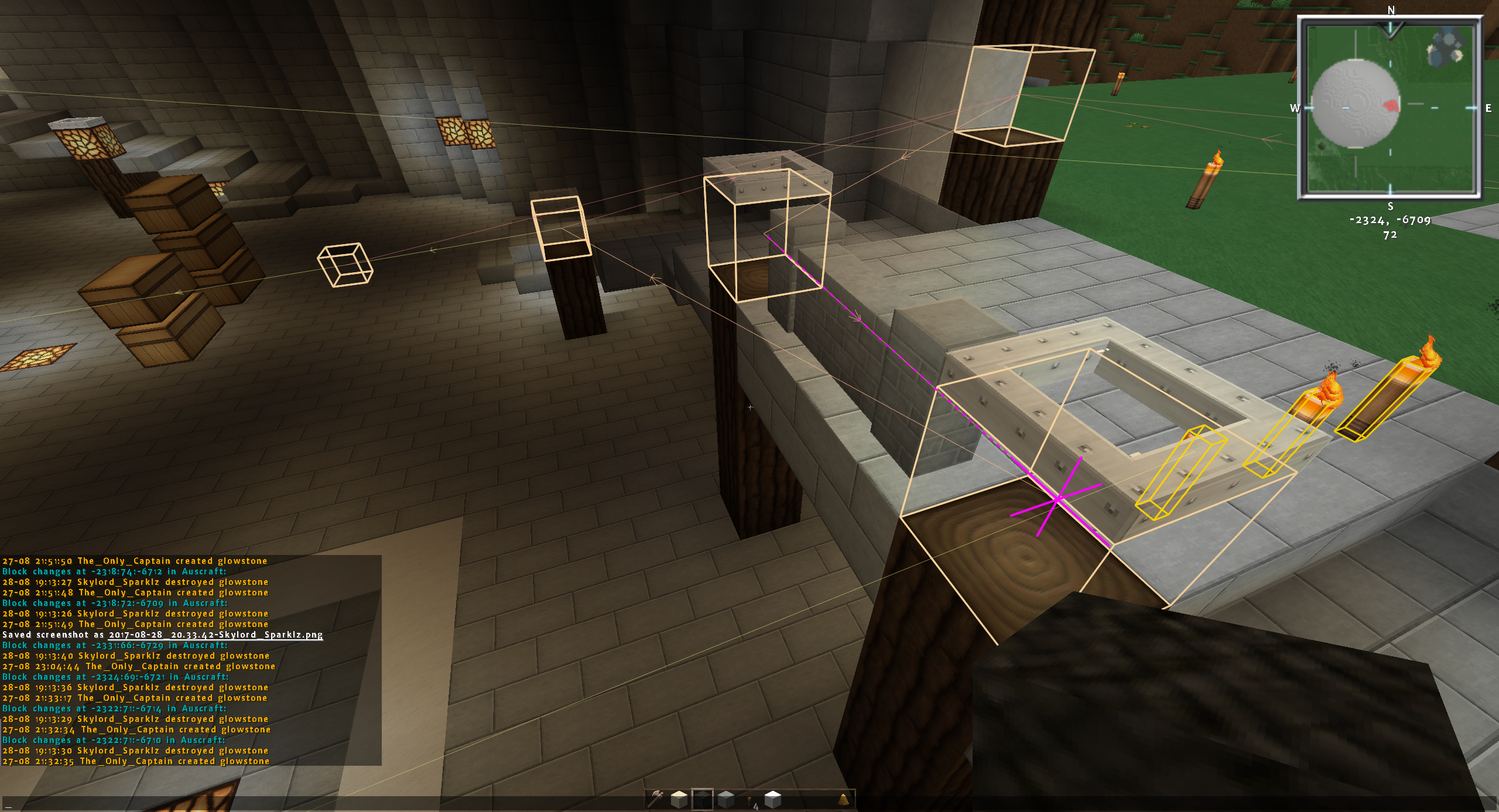Click the minimap in the corner
This screenshot has width=1499, height=812.
point(1390,108)
